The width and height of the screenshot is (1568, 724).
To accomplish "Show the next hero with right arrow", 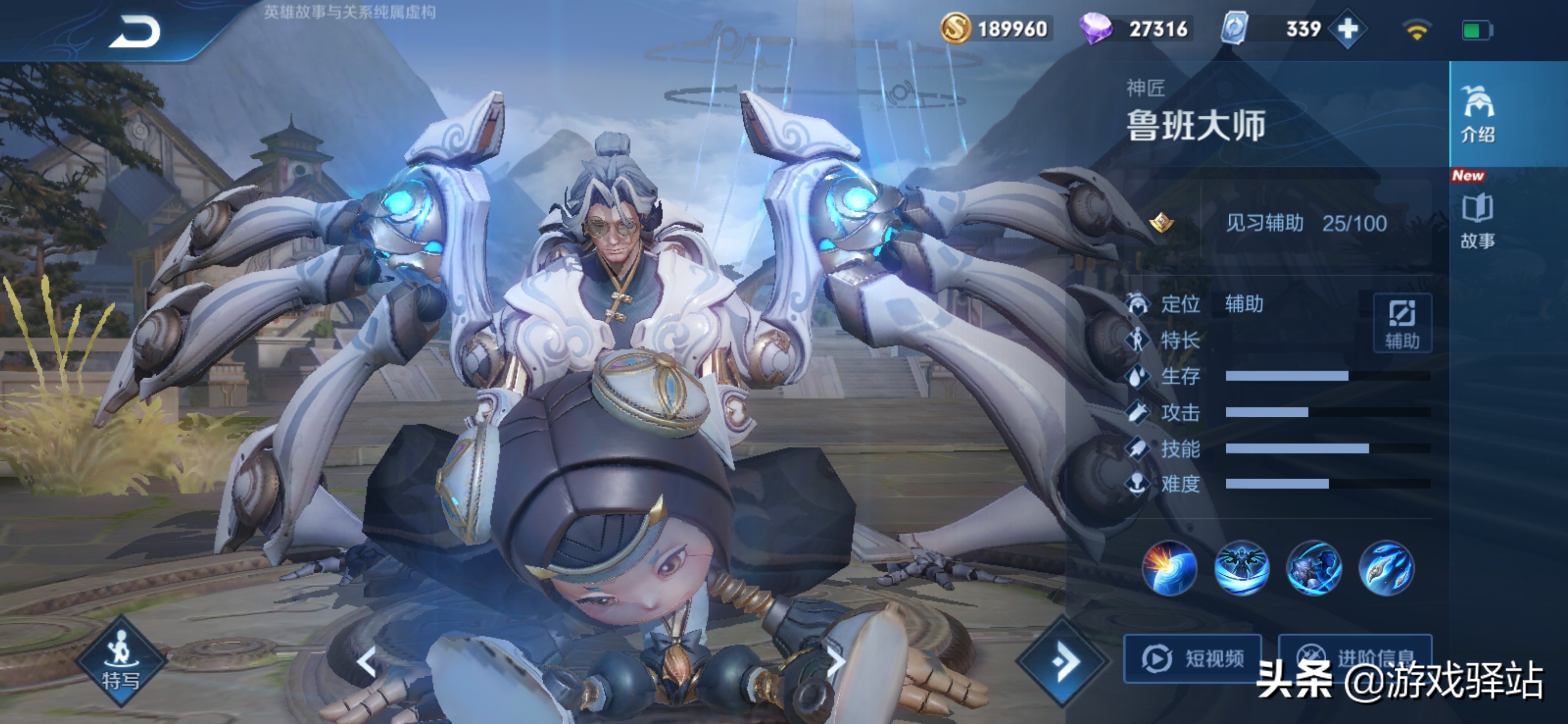I will click(x=836, y=662).
